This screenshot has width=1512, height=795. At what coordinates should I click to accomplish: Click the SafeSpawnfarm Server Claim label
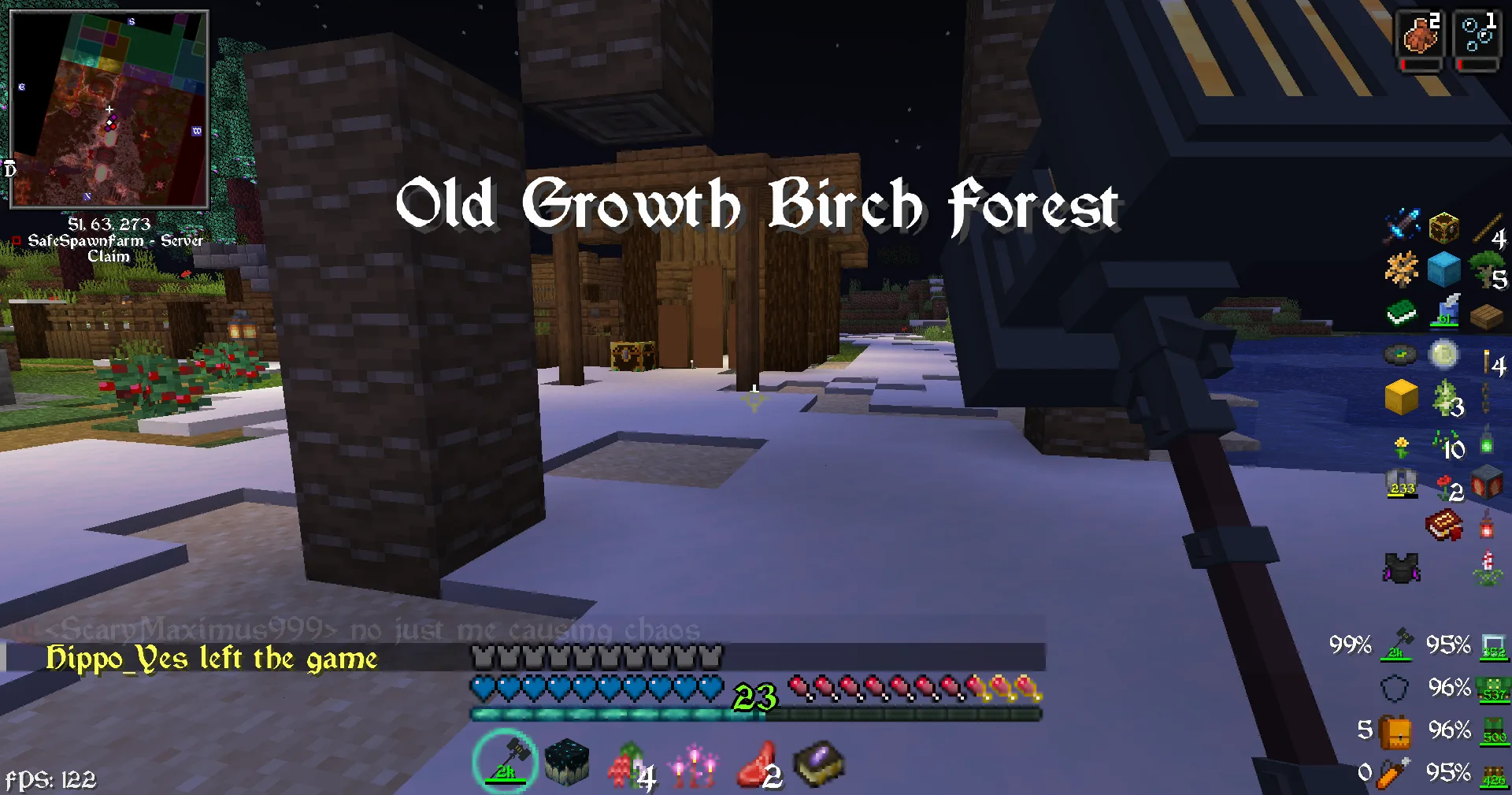tap(116, 247)
